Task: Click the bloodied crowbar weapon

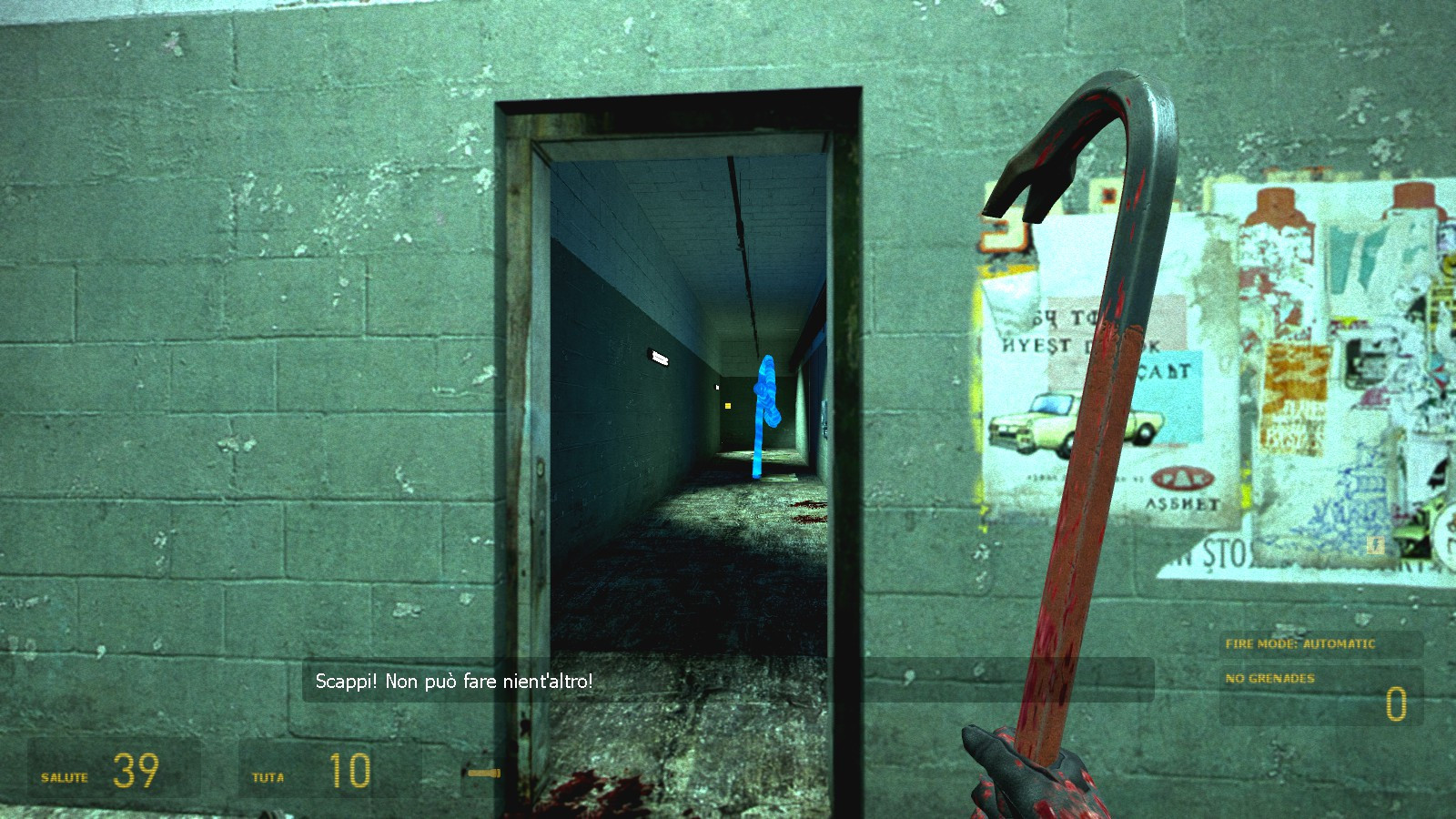Action: click(x=1092, y=455)
